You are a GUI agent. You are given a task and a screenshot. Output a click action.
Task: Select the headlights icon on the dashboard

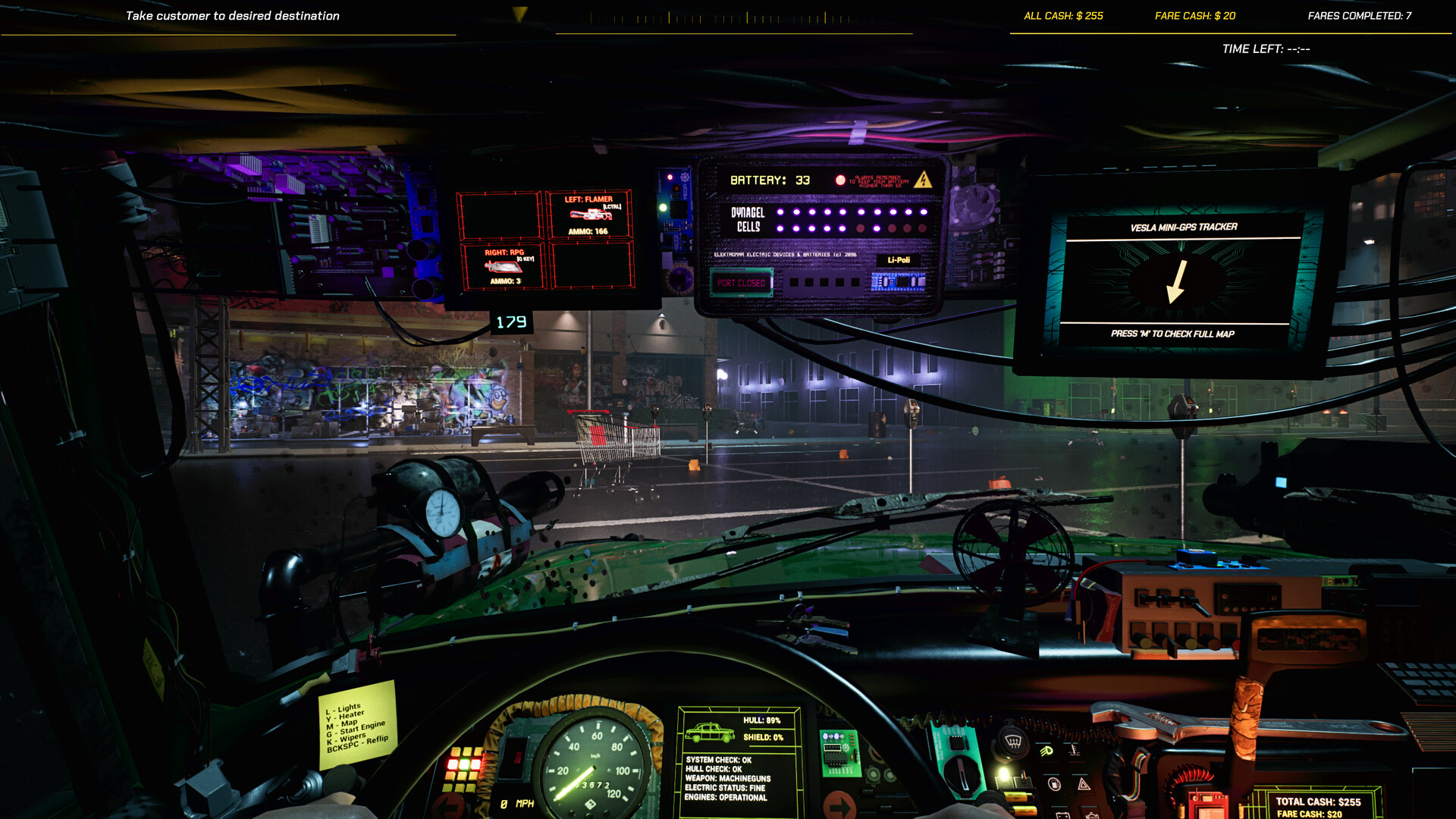[1046, 751]
